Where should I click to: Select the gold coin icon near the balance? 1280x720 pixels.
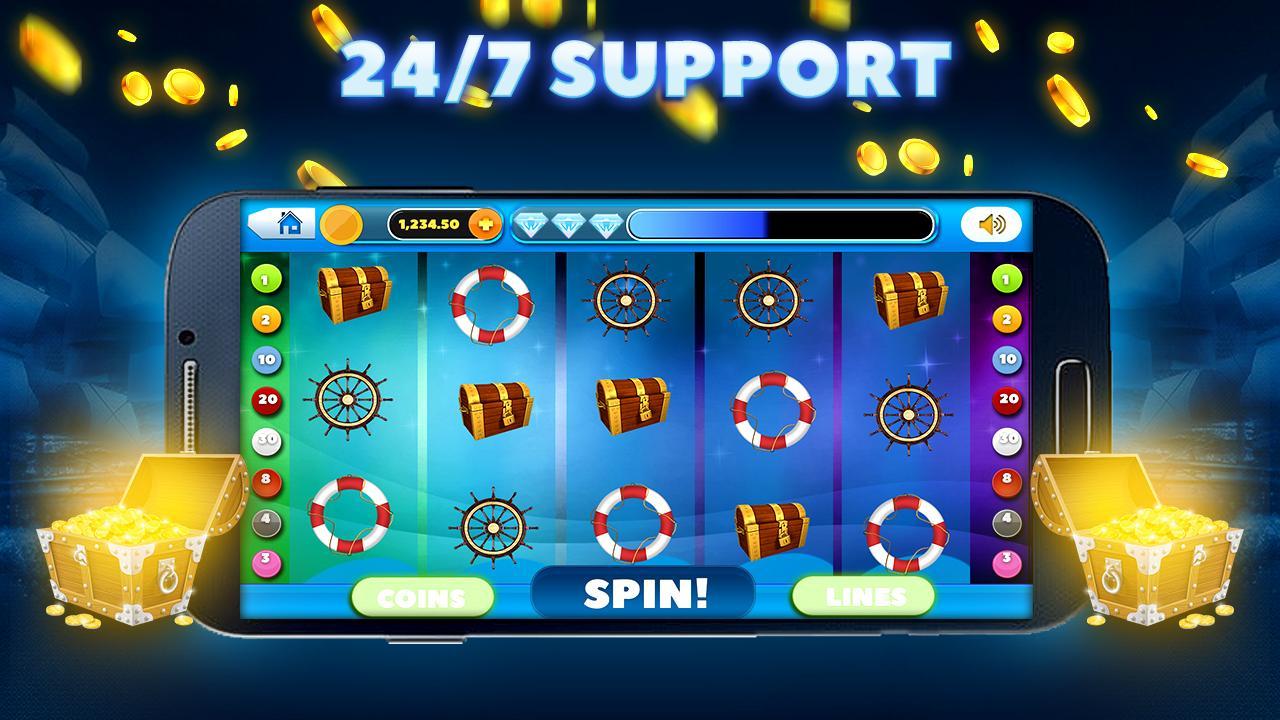pyautogui.click(x=340, y=224)
